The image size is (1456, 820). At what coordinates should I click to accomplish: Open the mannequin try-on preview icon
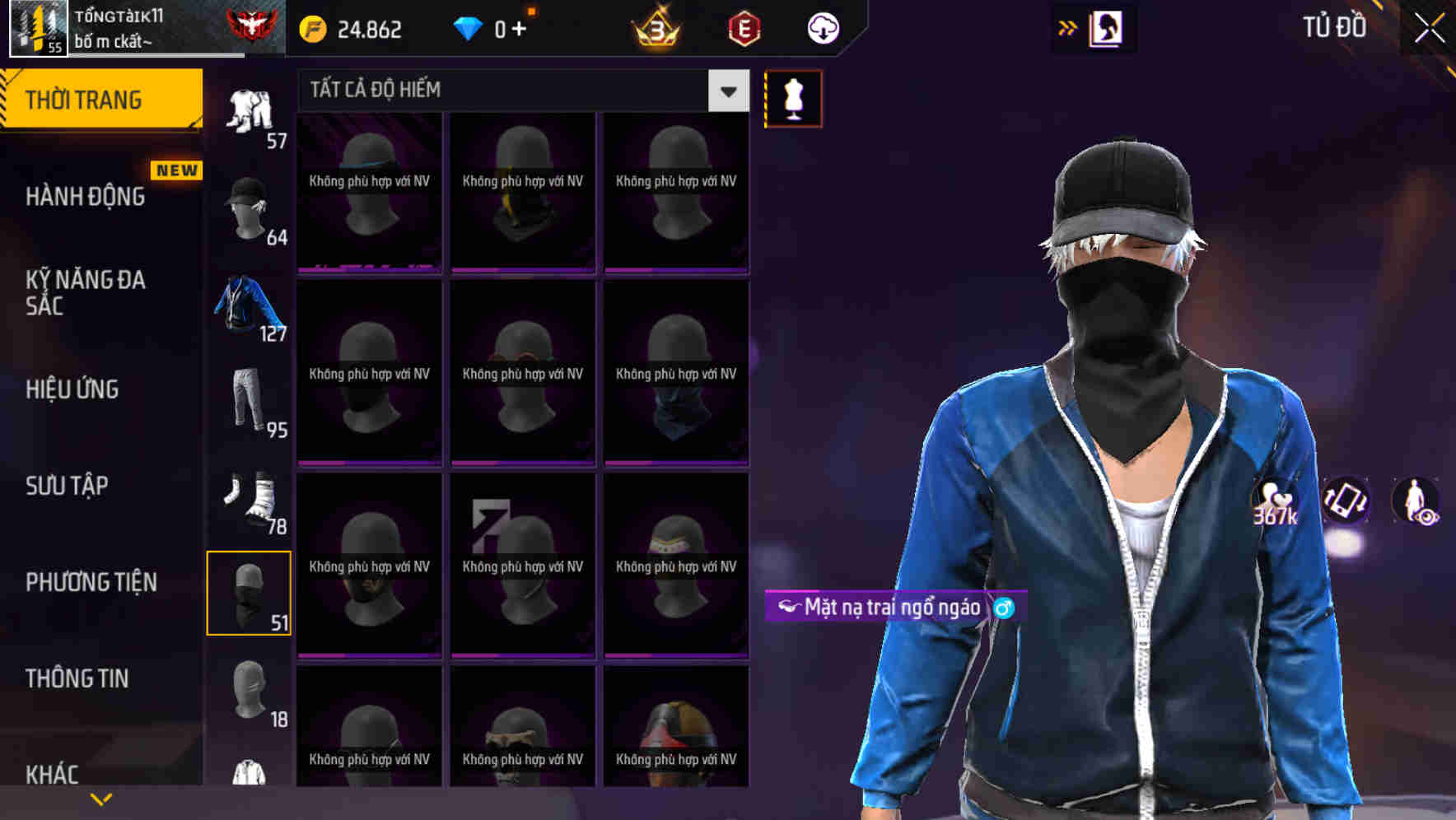point(793,97)
